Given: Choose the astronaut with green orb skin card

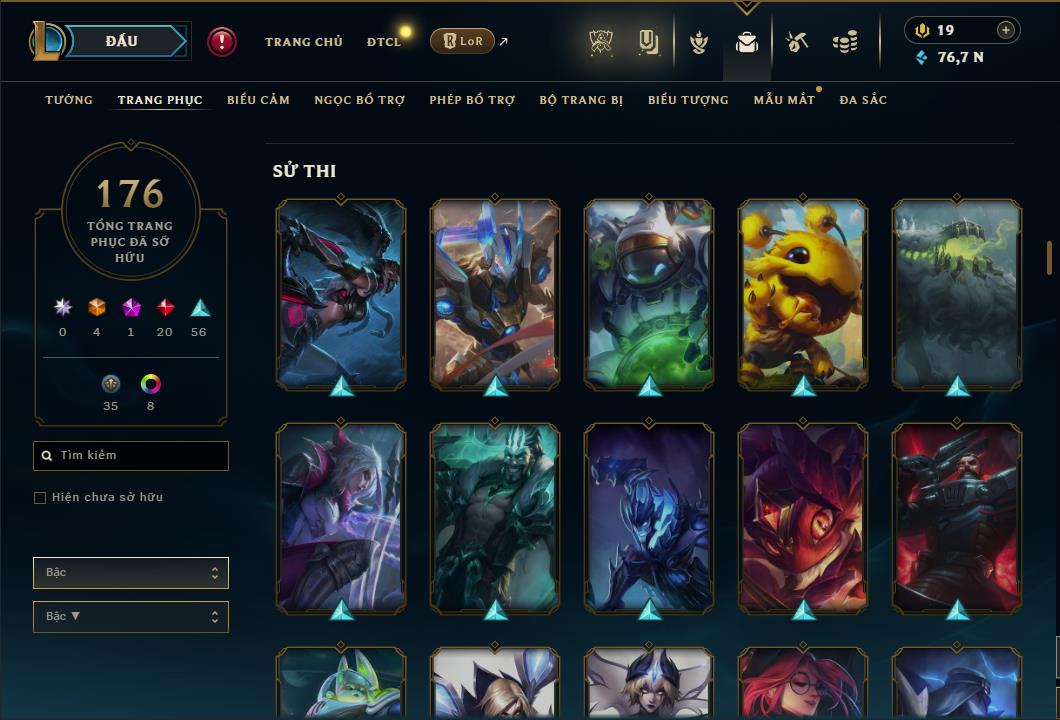Looking at the screenshot, I should pos(649,293).
